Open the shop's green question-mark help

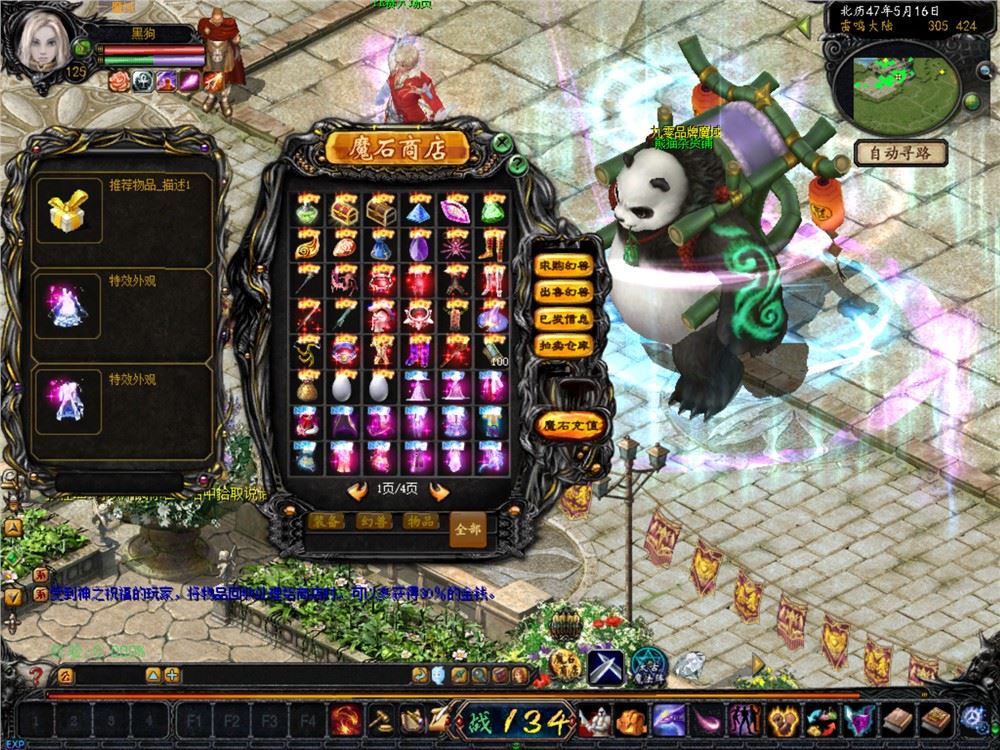(x=518, y=163)
